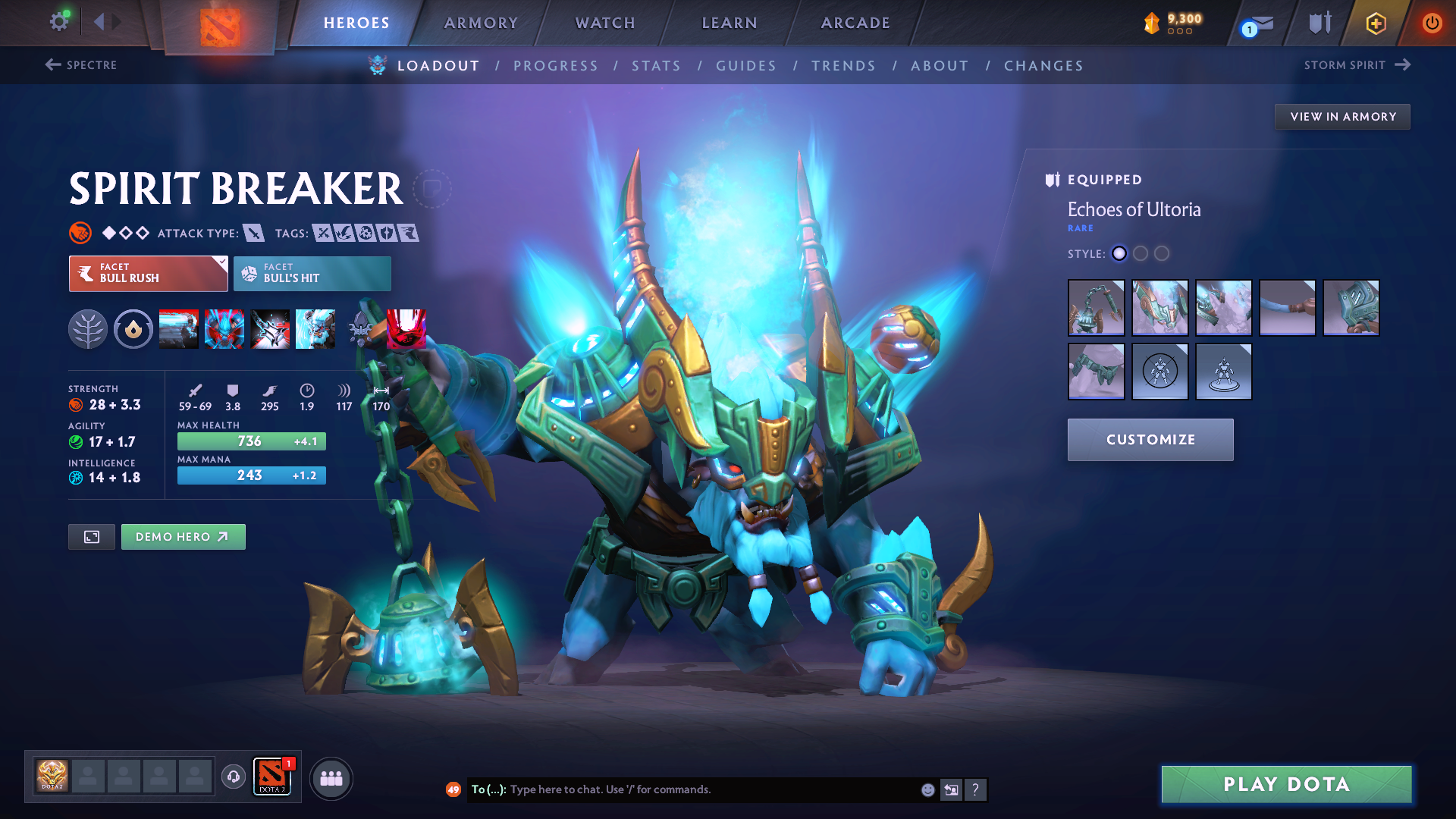Go to the Learn section
This screenshot has width=1456, height=819.
tap(730, 23)
